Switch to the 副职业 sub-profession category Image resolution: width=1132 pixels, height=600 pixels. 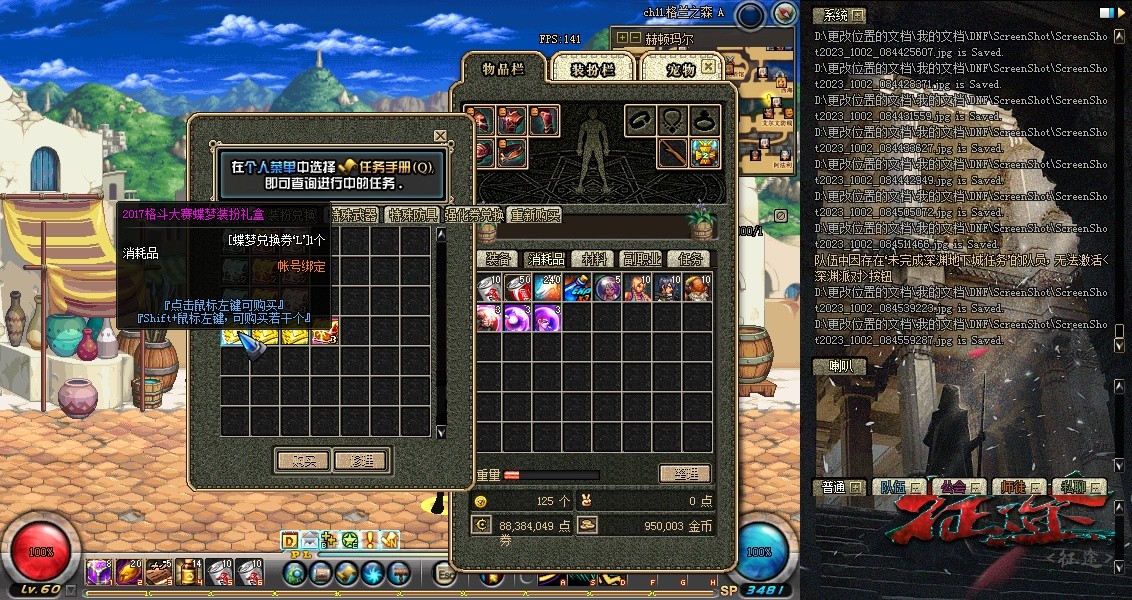click(x=641, y=259)
